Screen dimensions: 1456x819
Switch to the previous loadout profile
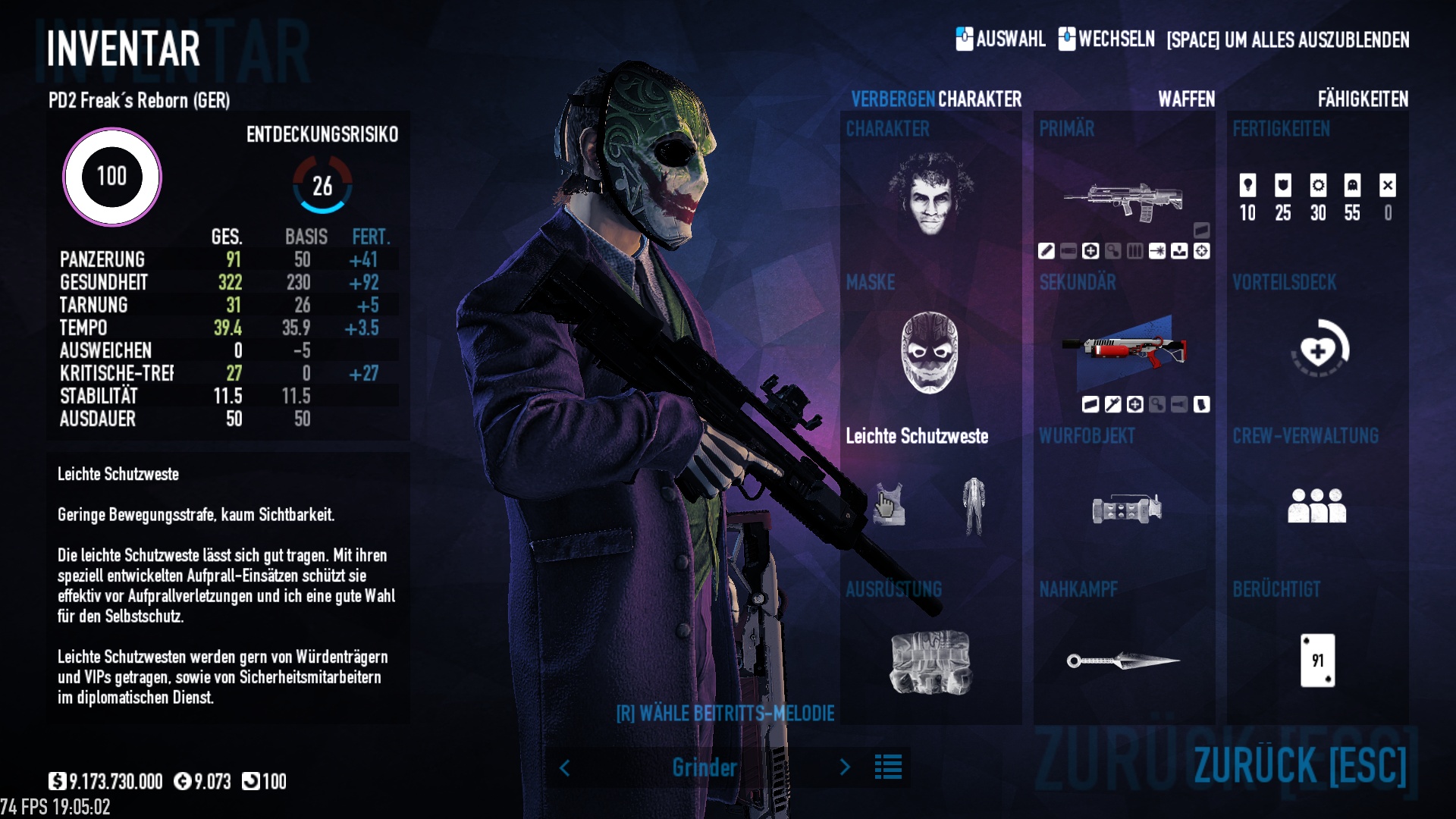[565, 767]
